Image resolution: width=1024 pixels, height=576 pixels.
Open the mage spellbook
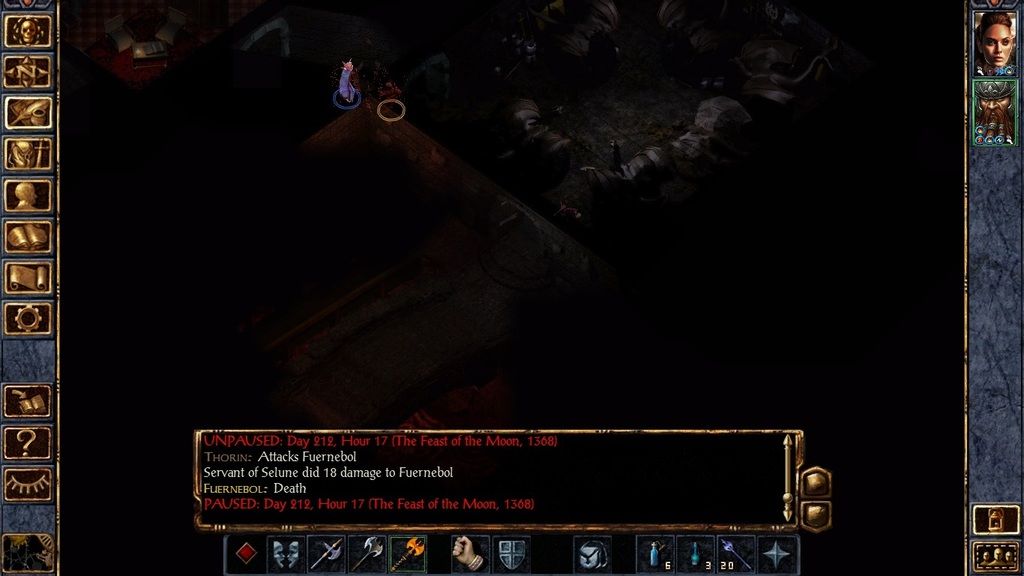(28, 236)
